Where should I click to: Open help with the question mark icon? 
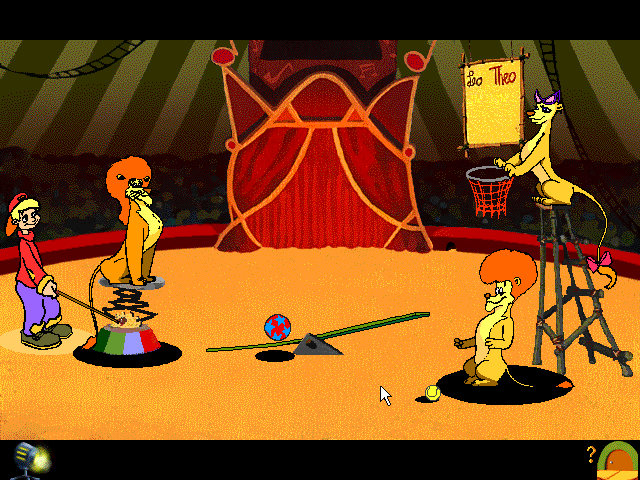tap(591, 454)
